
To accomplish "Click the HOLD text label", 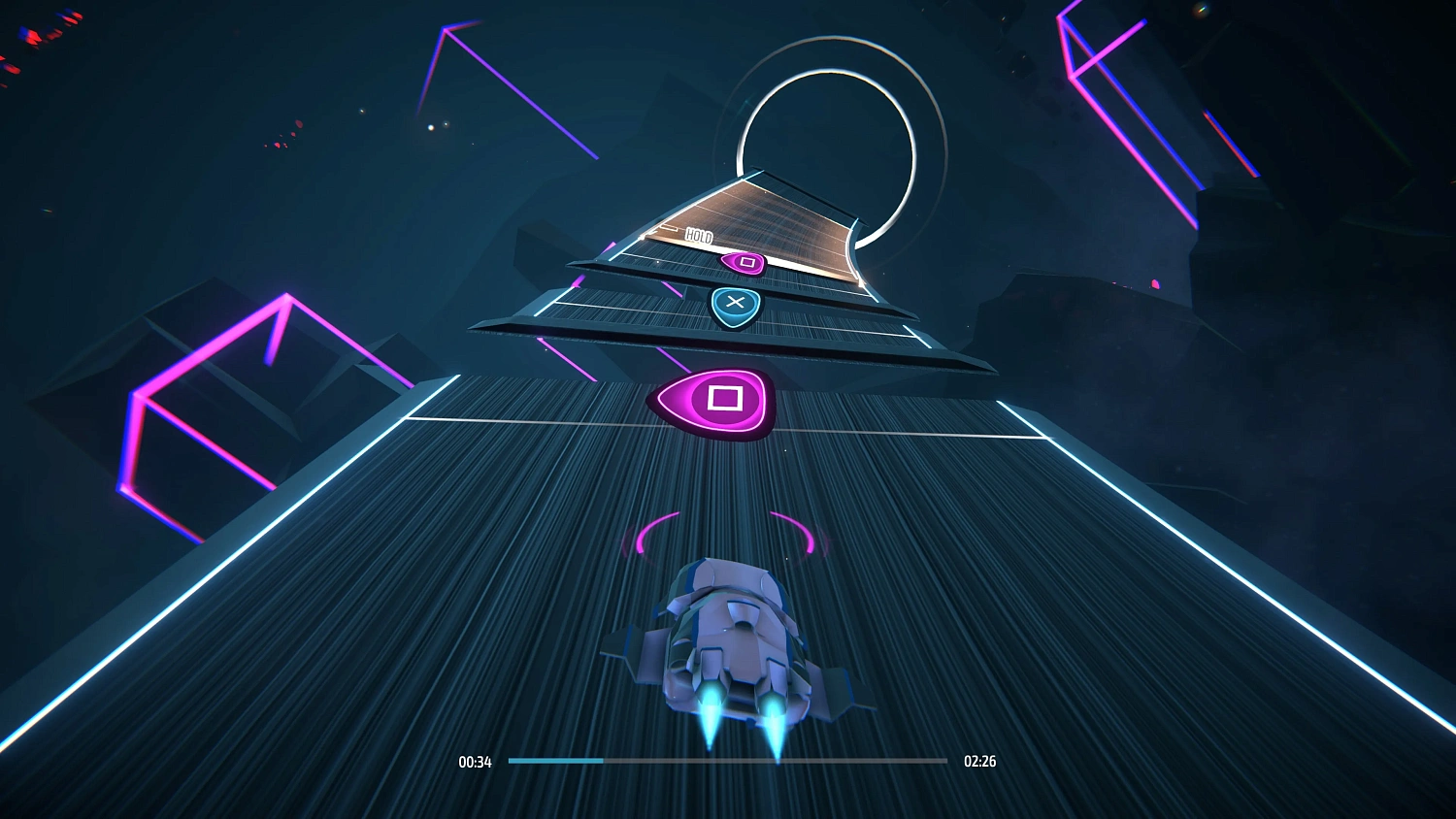I will tap(699, 237).
